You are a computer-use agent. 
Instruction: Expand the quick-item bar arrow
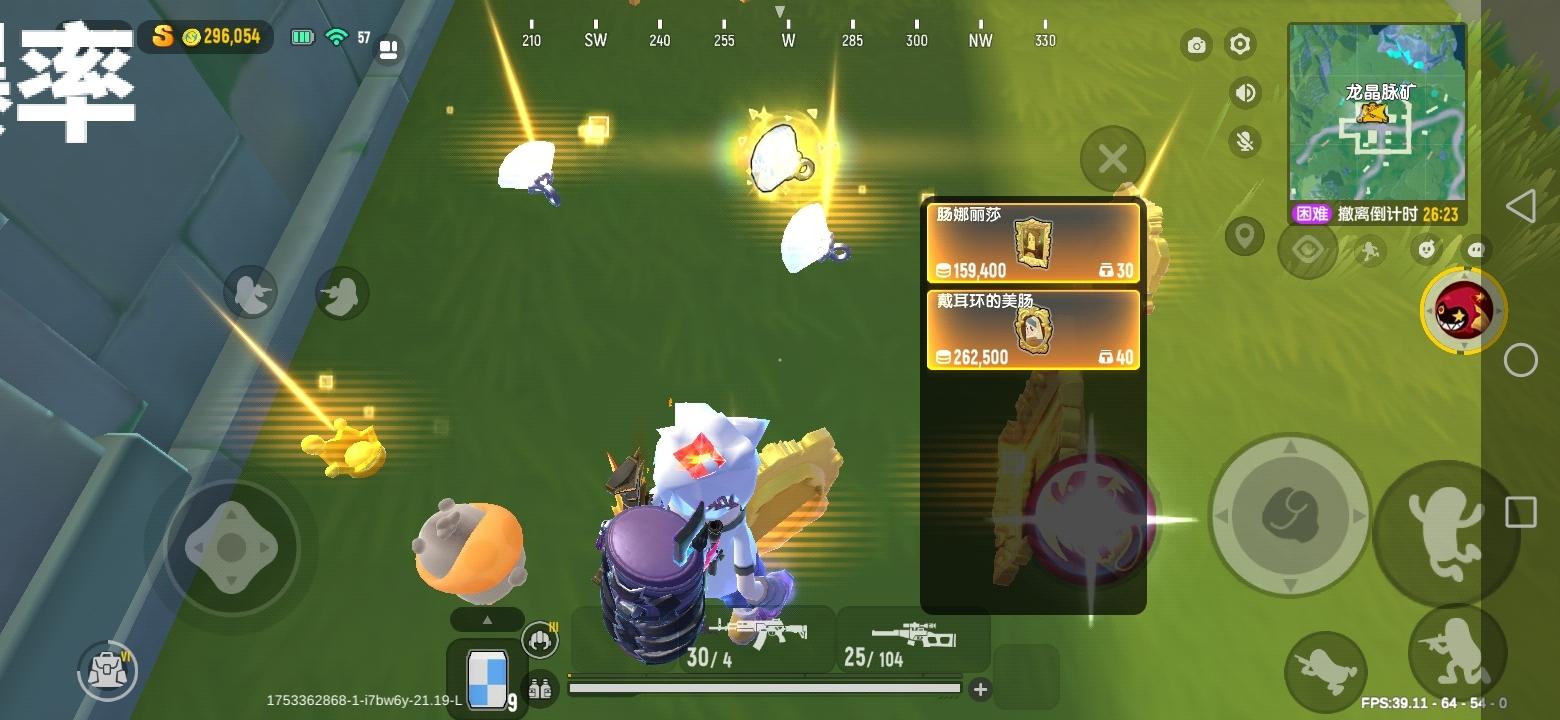[487, 620]
